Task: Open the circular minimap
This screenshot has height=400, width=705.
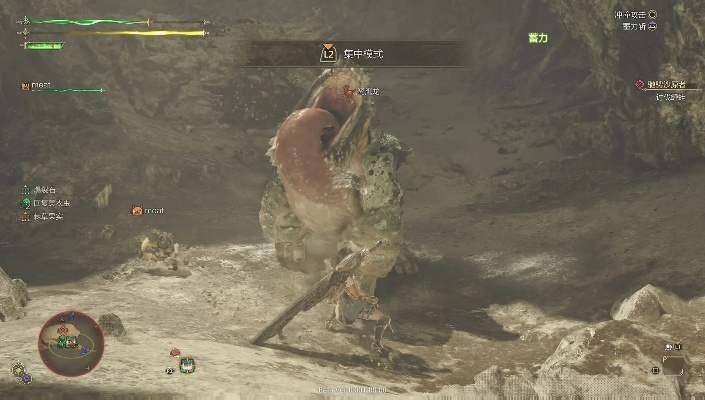Action: [71, 342]
